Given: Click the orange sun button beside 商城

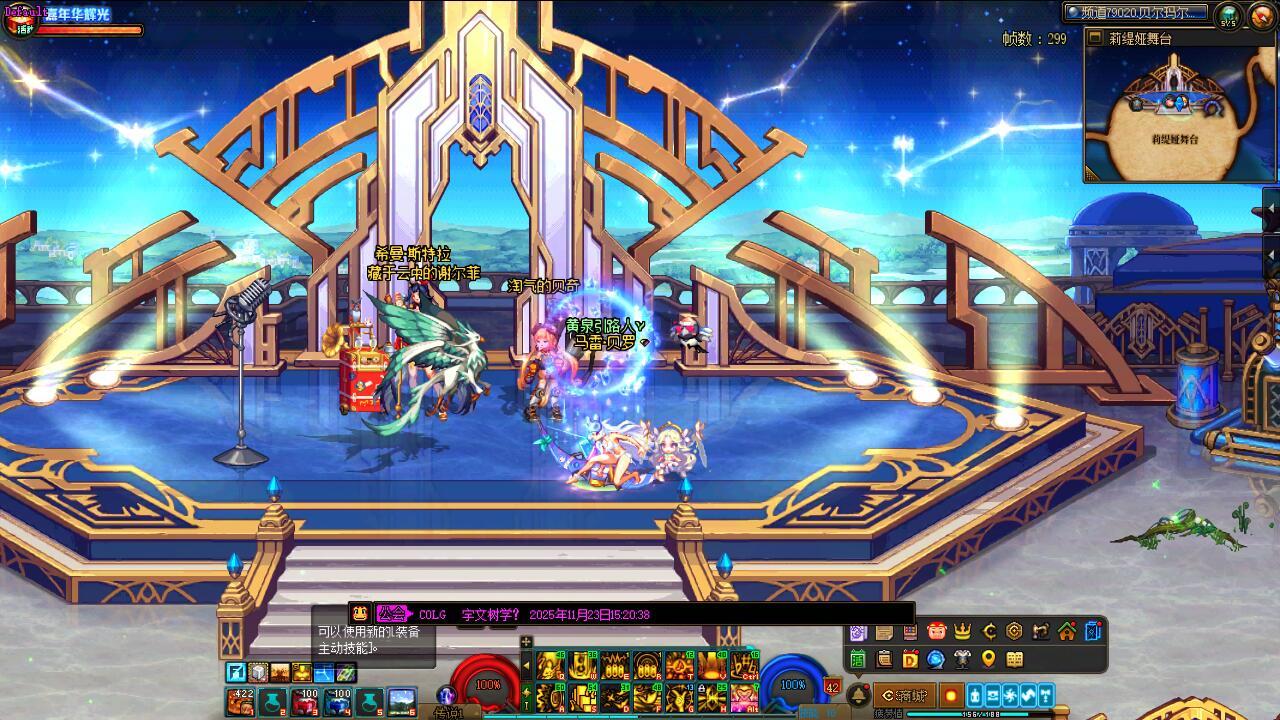Looking at the screenshot, I should [x=950, y=695].
